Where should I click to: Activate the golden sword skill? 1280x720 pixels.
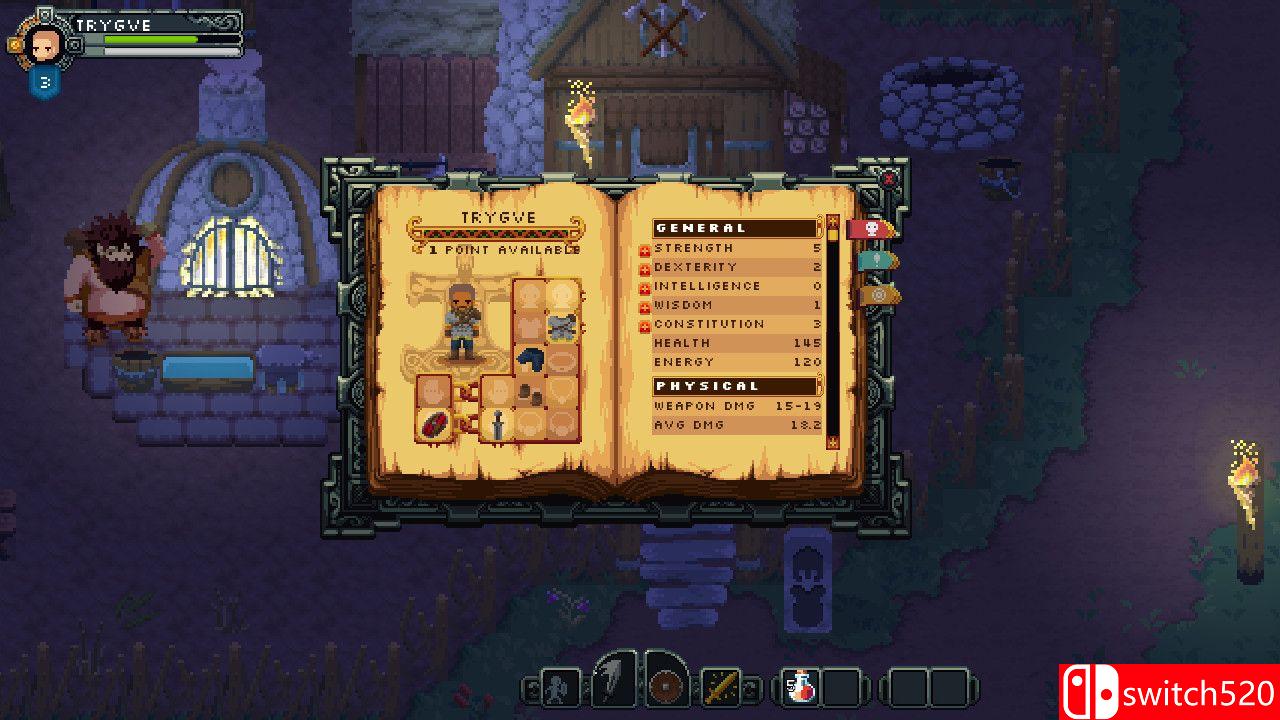pyautogui.click(x=720, y=687)
